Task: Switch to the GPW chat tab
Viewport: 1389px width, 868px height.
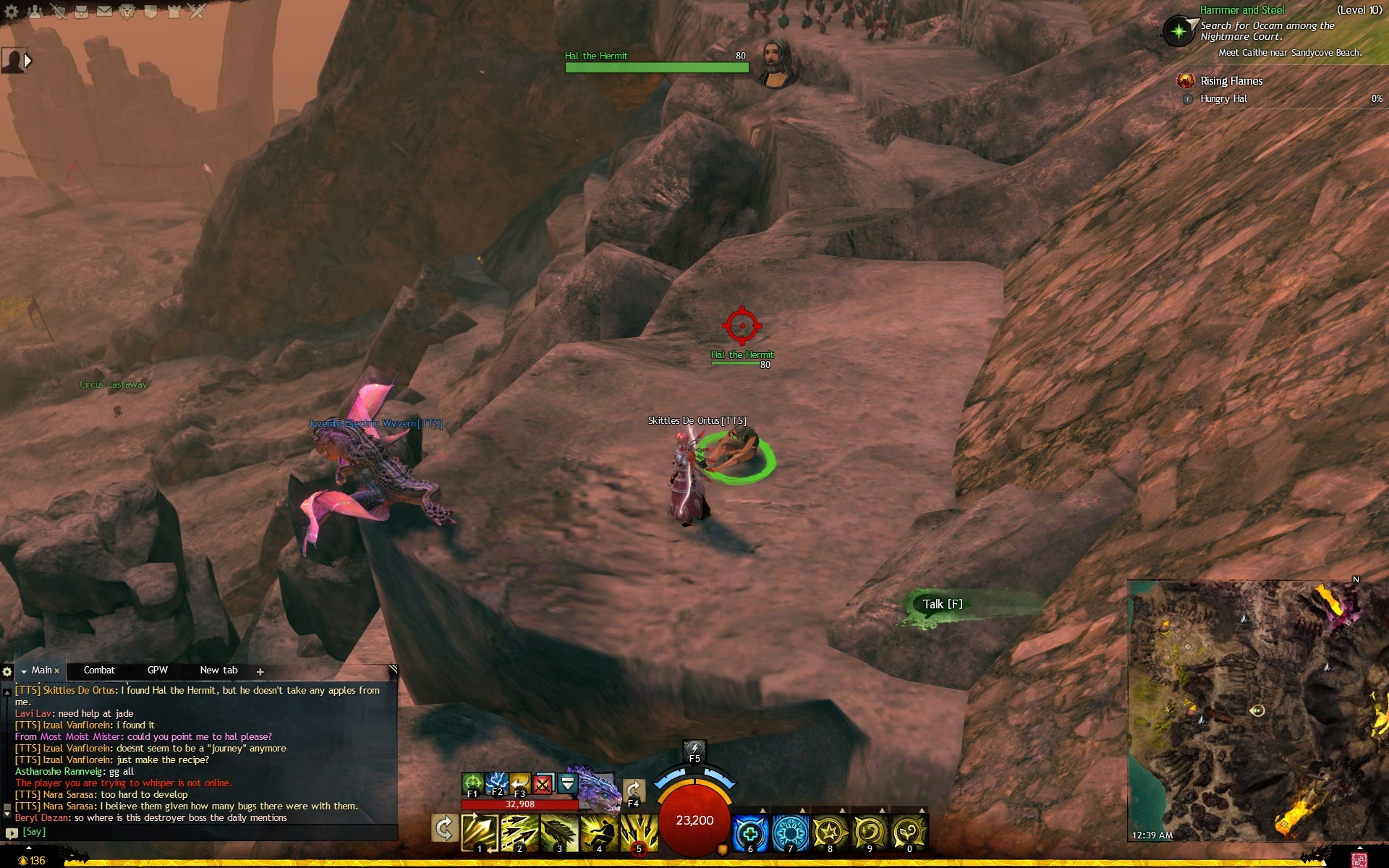Action: 157,671
